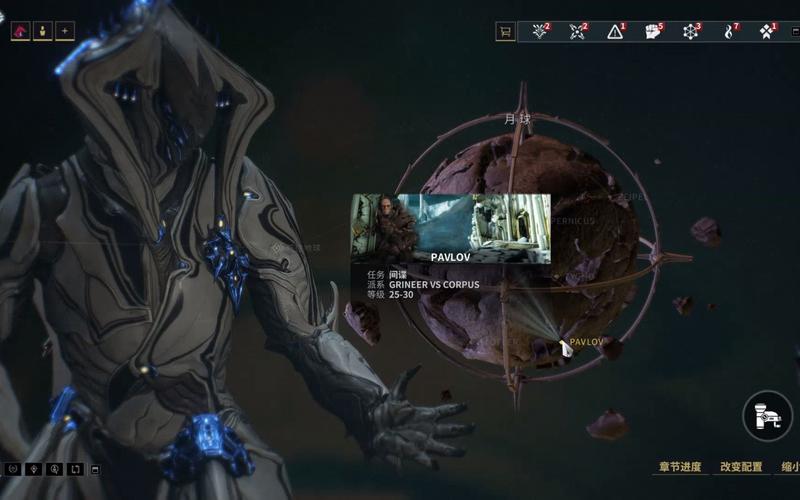Click the yellow player figure icon

(x=42, y=31)
